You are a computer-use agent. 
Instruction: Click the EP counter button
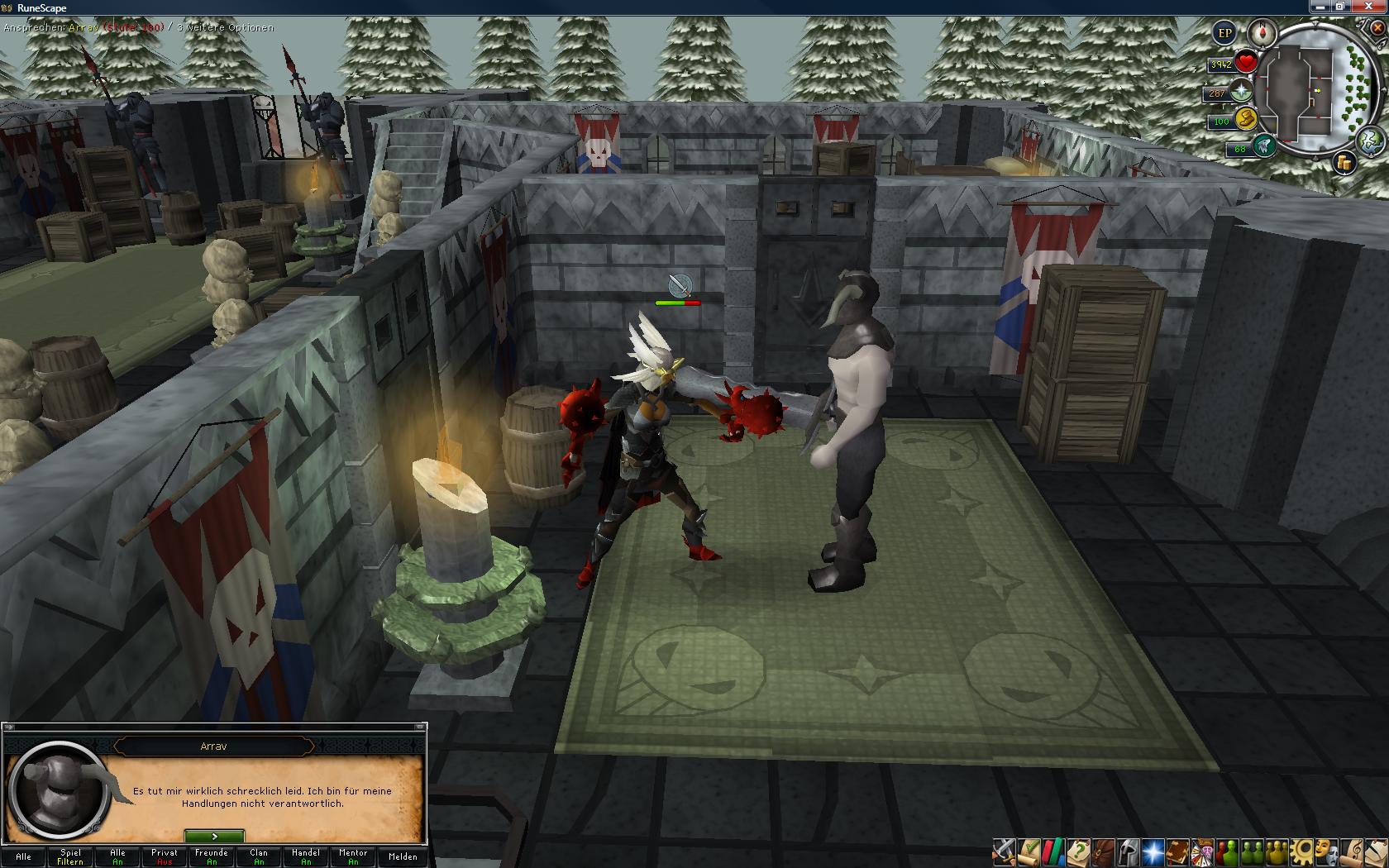[x=1224, y=33]
